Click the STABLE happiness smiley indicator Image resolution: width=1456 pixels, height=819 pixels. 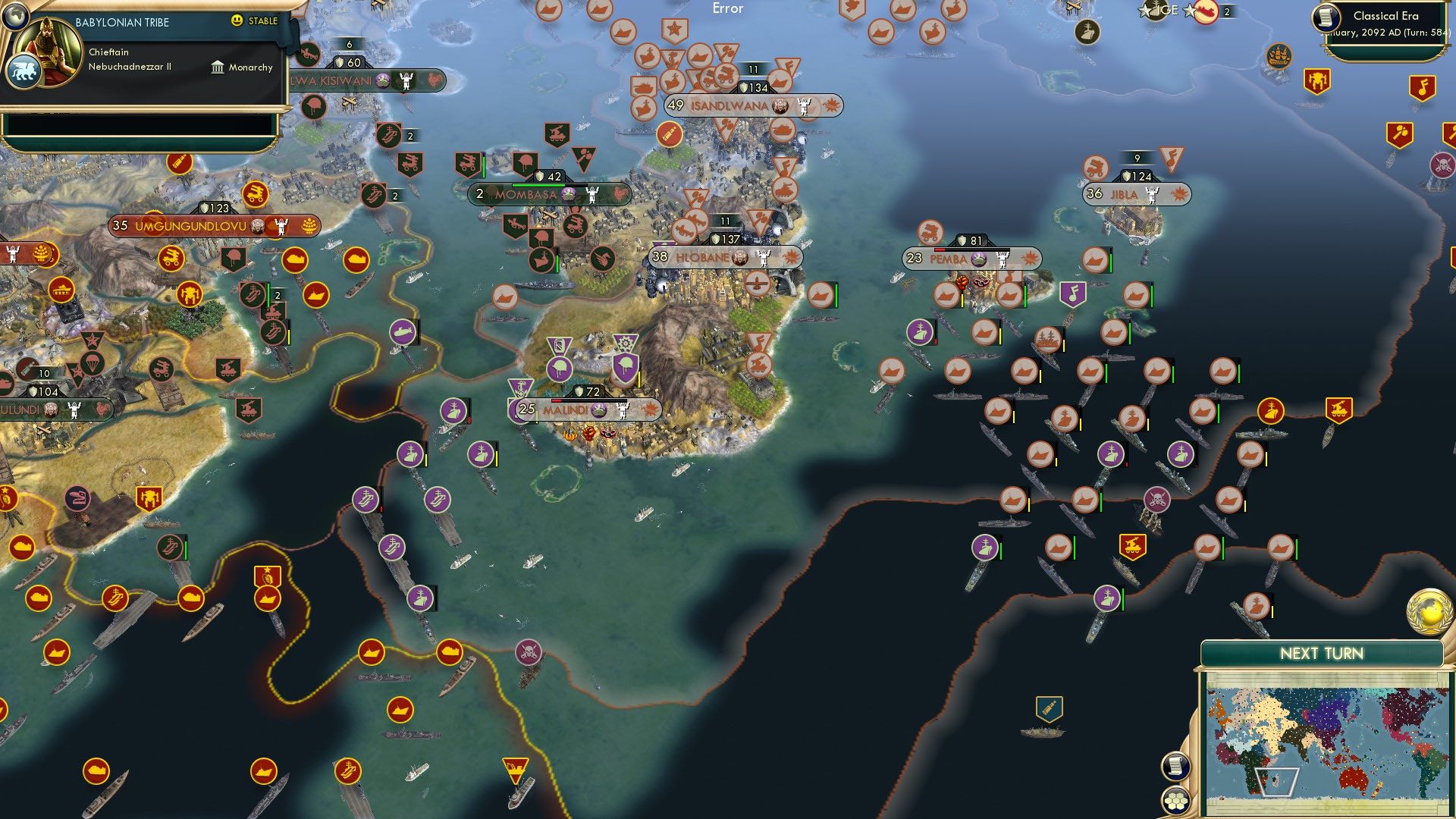[237, 22]
